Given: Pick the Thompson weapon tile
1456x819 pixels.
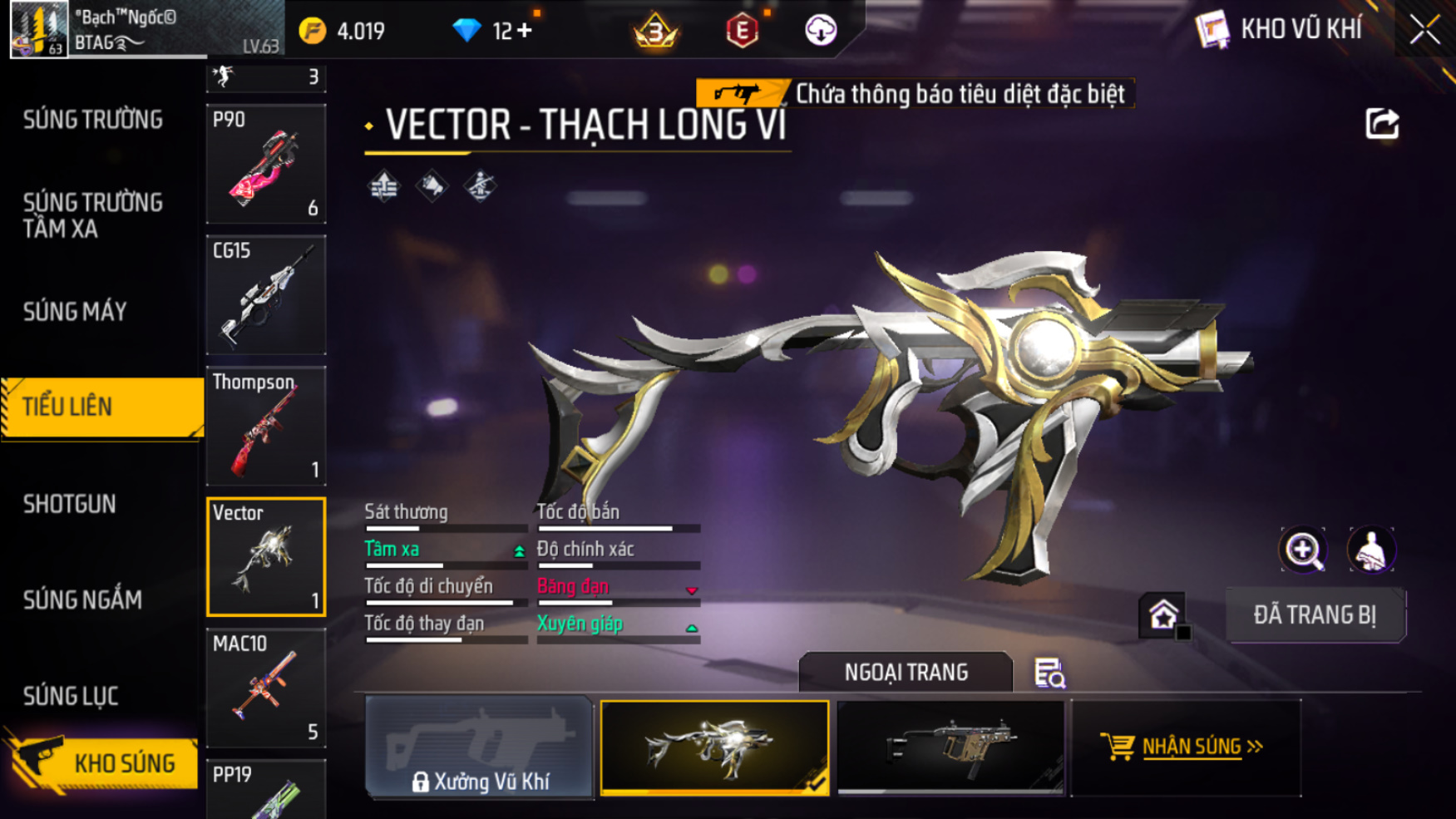Looking at the screenshot, I should (266, 426).
